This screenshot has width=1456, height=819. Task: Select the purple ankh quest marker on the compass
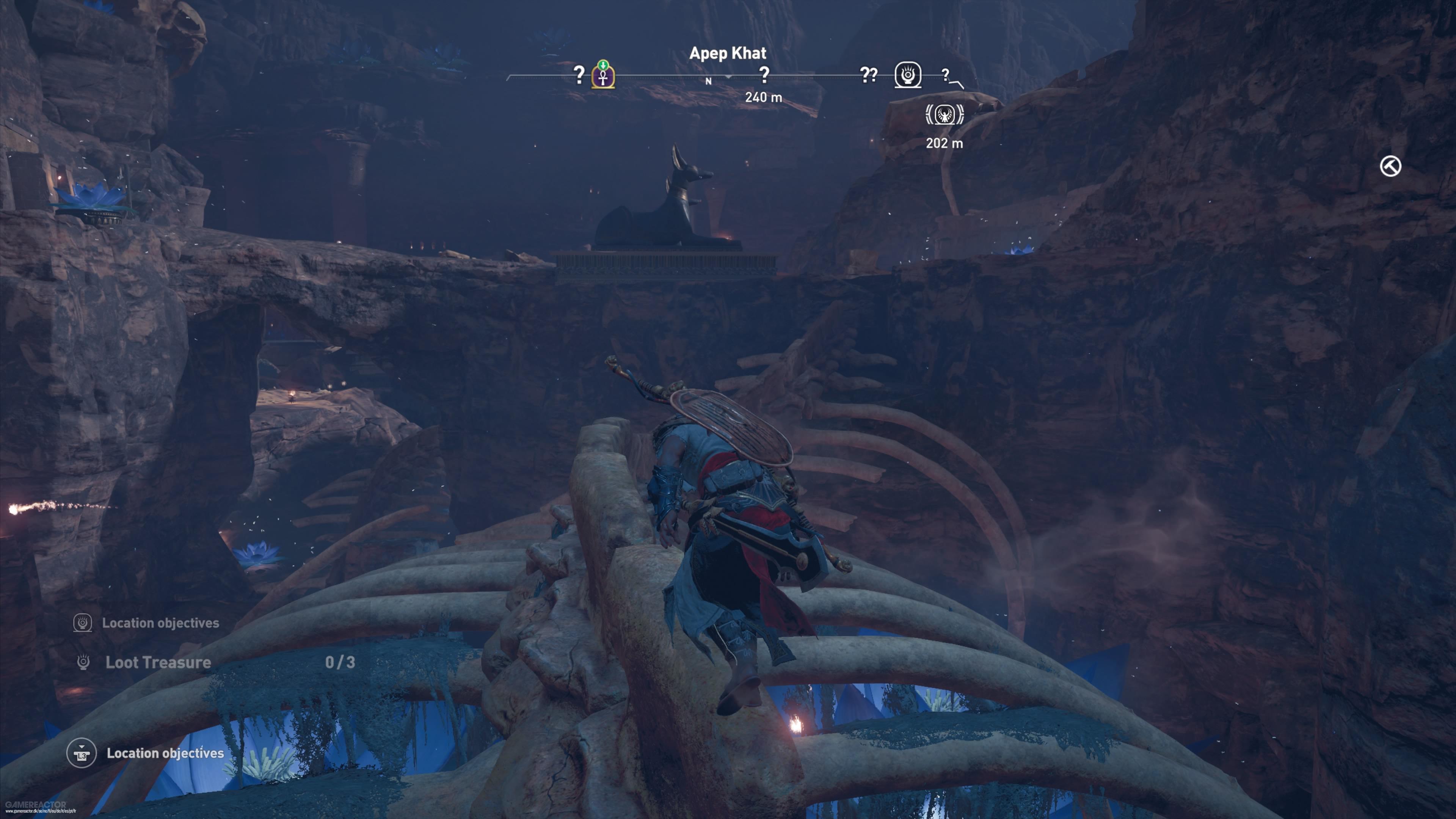603,76
